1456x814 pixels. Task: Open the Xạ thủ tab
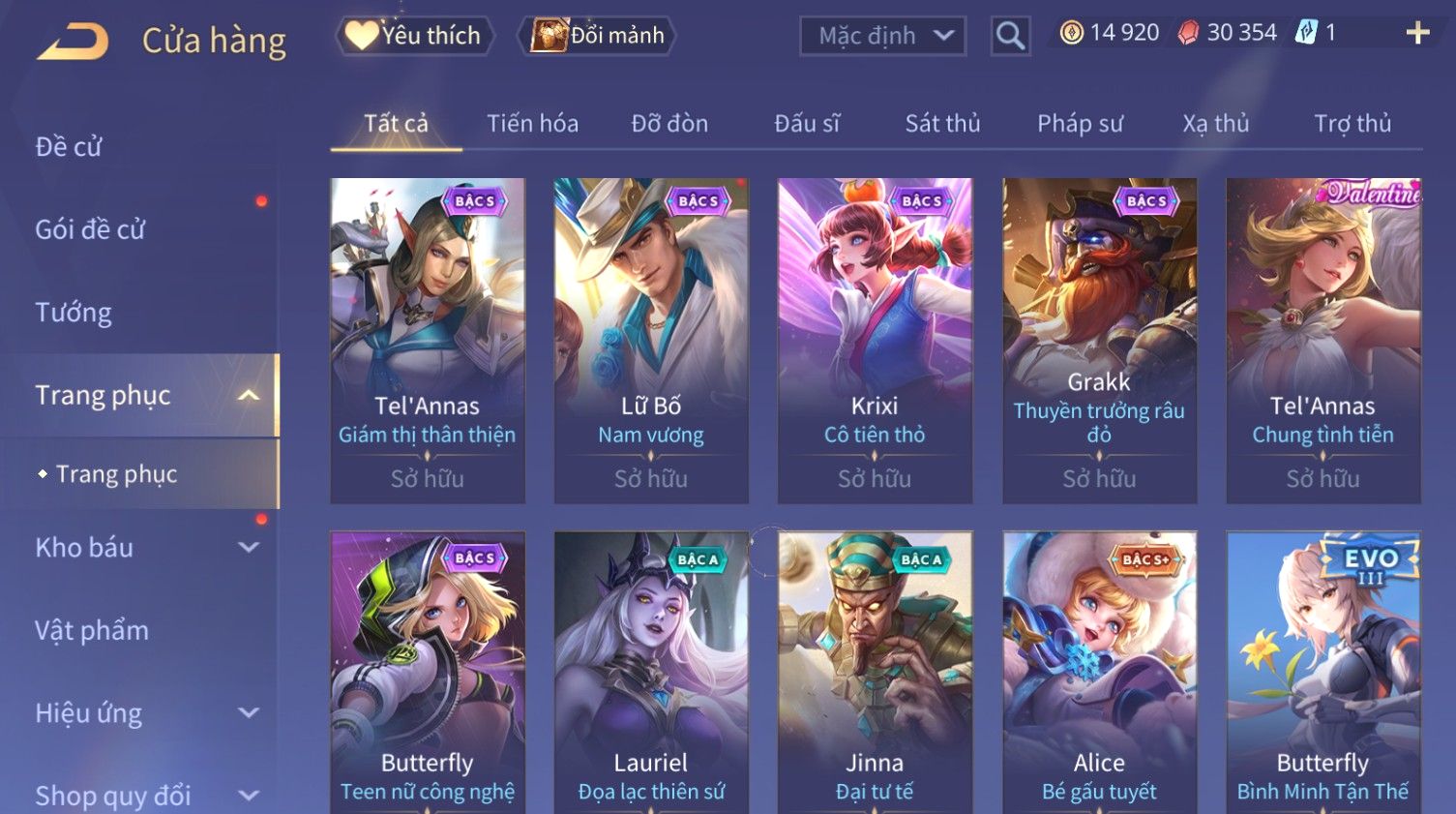[1215, 124]
